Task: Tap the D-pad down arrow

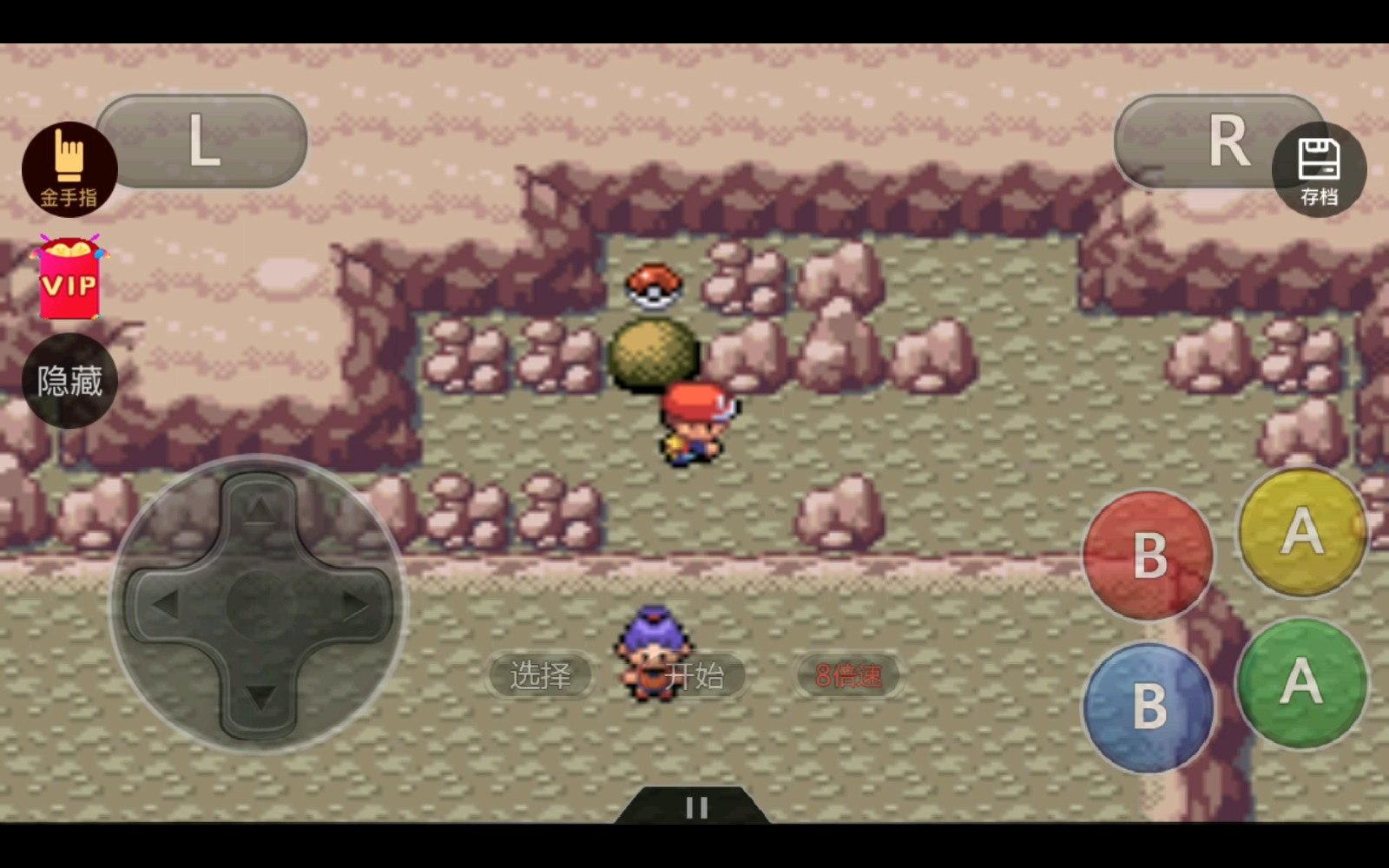Action: pos(260,698)
